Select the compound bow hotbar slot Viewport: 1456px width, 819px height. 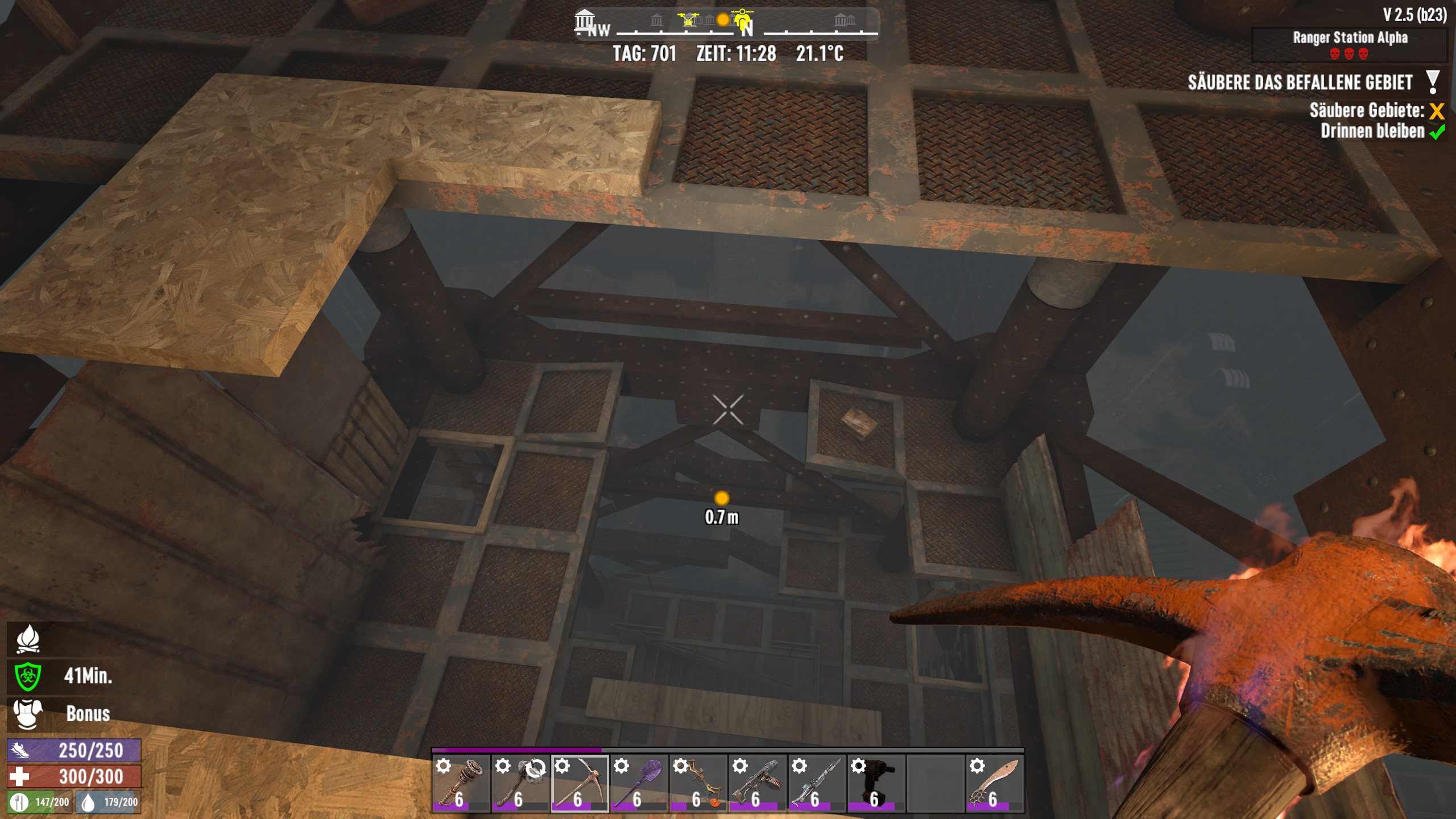pos(698,783)
